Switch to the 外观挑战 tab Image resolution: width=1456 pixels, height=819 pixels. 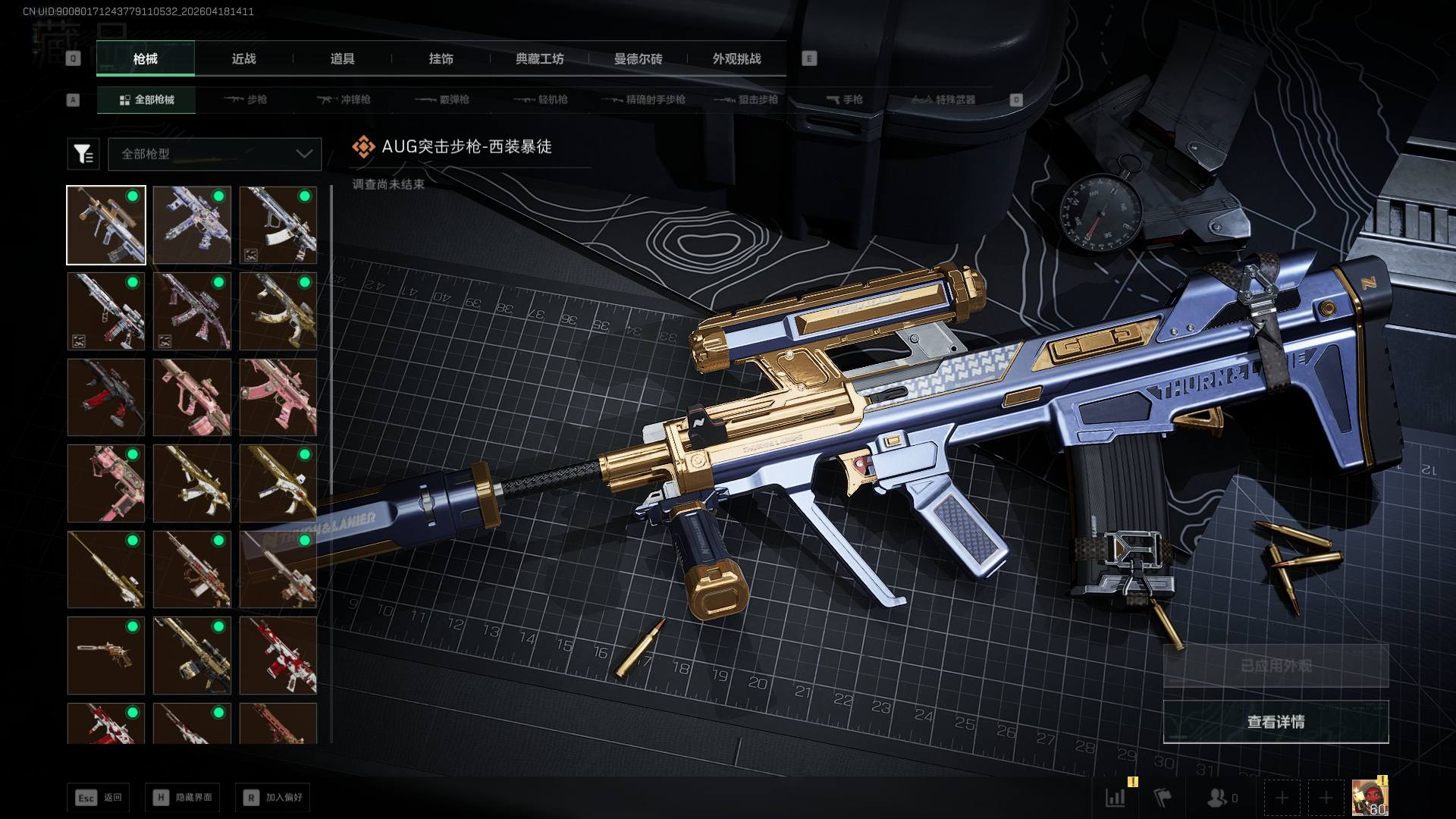(736, 58)
